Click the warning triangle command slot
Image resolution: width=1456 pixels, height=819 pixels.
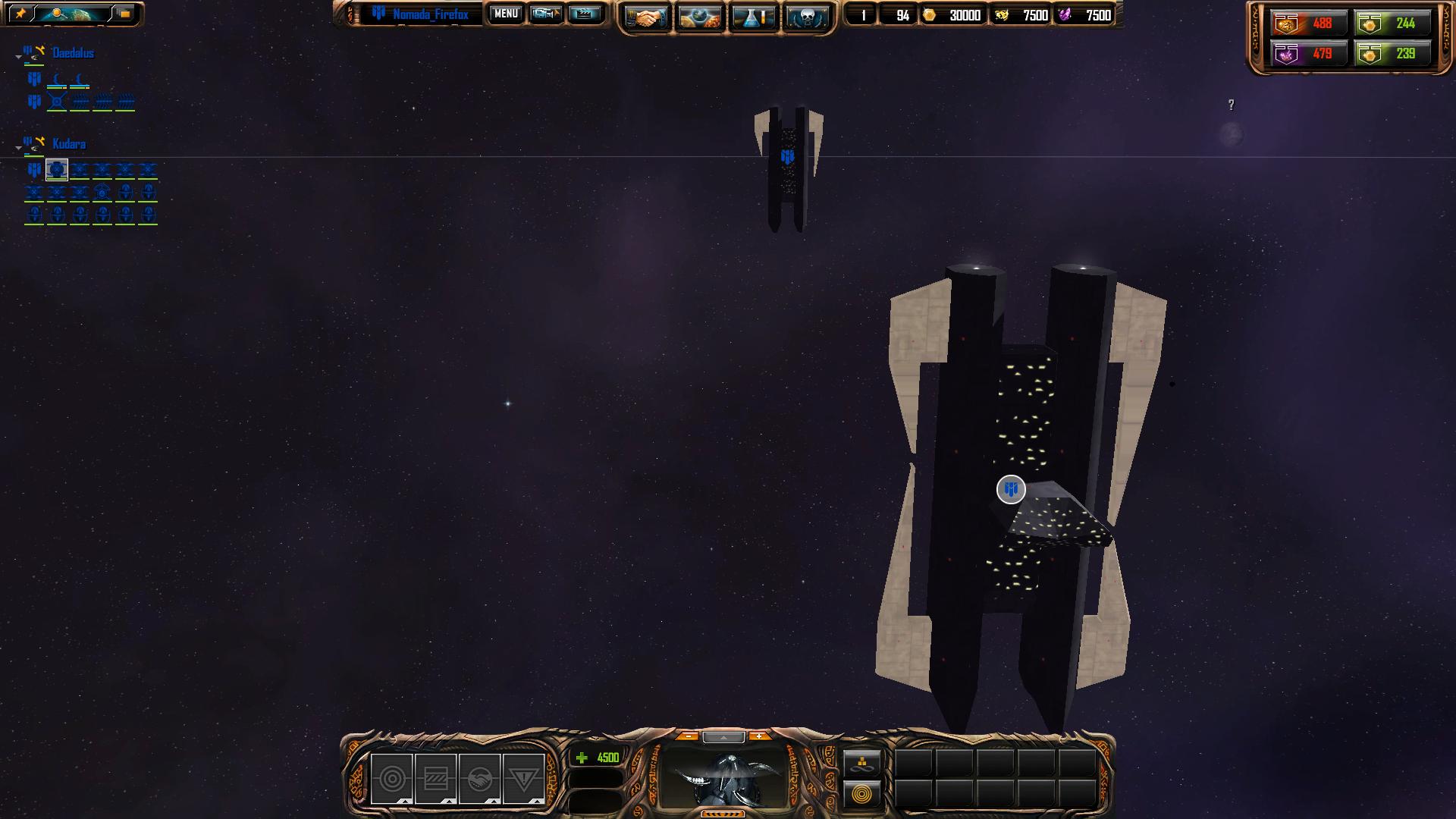click(x=523, y=779)
